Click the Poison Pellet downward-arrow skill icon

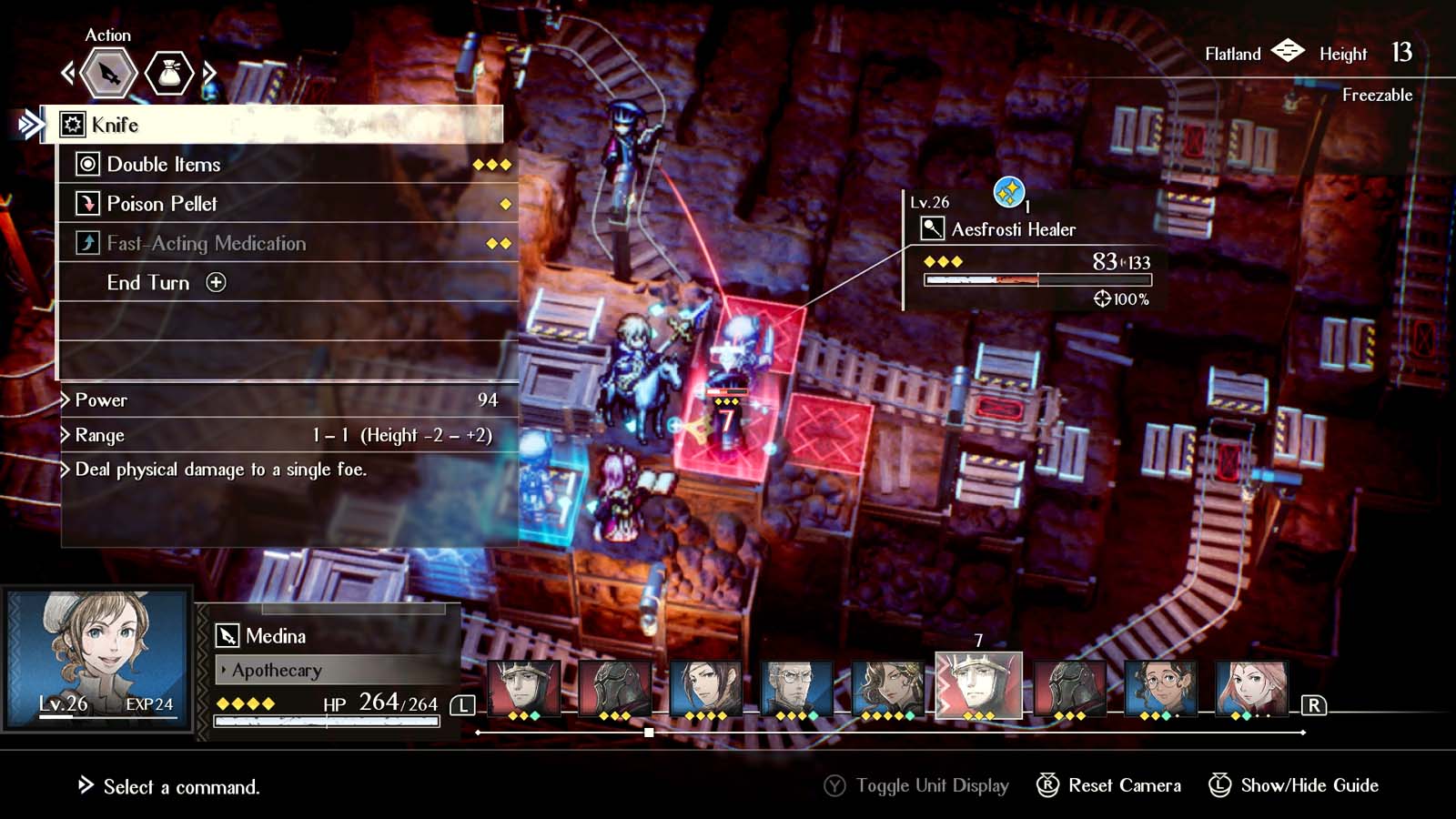pyautogui.click(x=87, y=203)
